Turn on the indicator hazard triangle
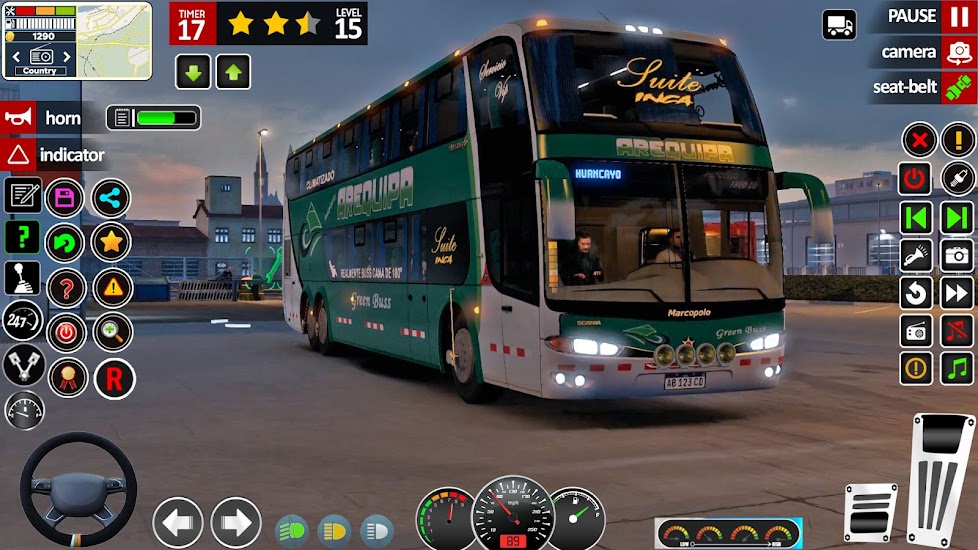 point(19,155)
